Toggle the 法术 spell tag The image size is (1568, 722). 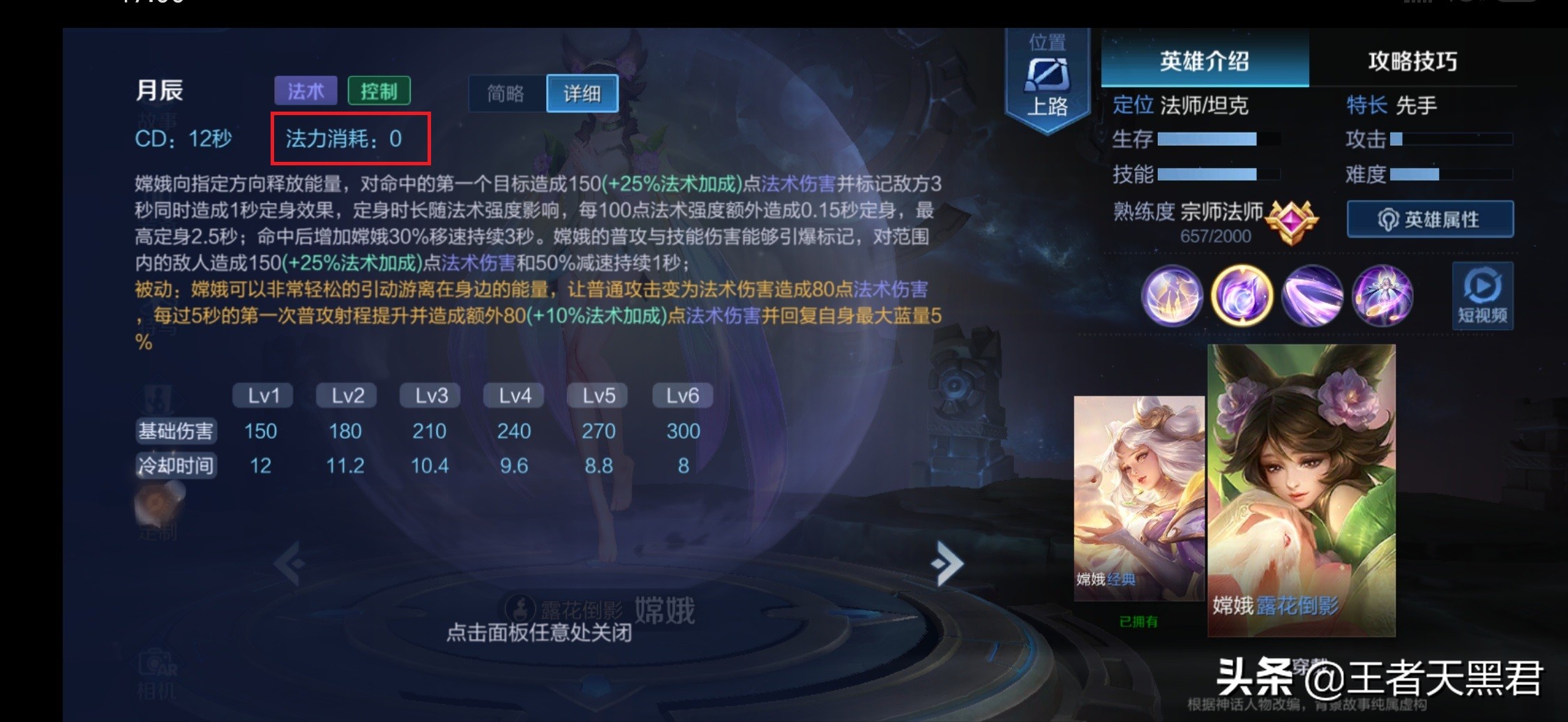pyautogui.click(x=306, y=91)
